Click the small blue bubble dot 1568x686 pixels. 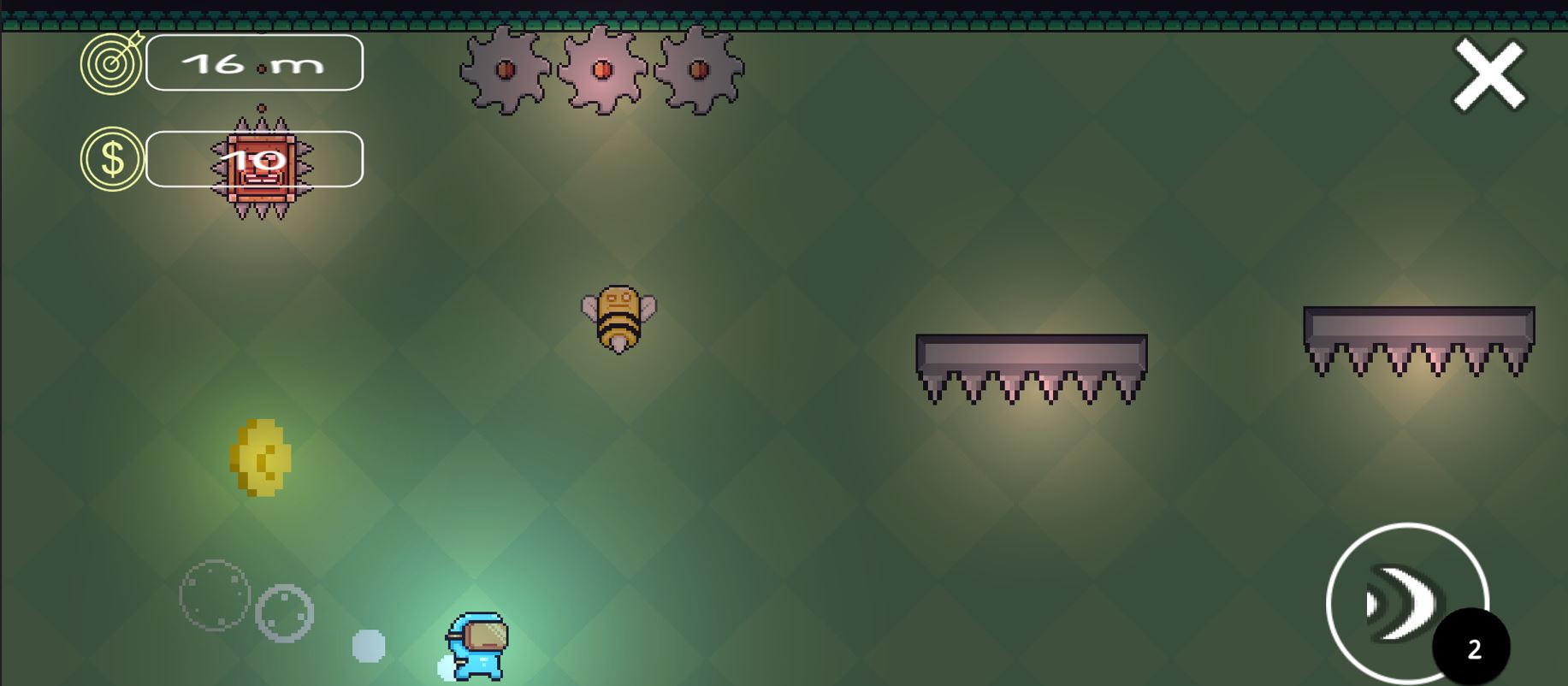click(x=369, y=645)
